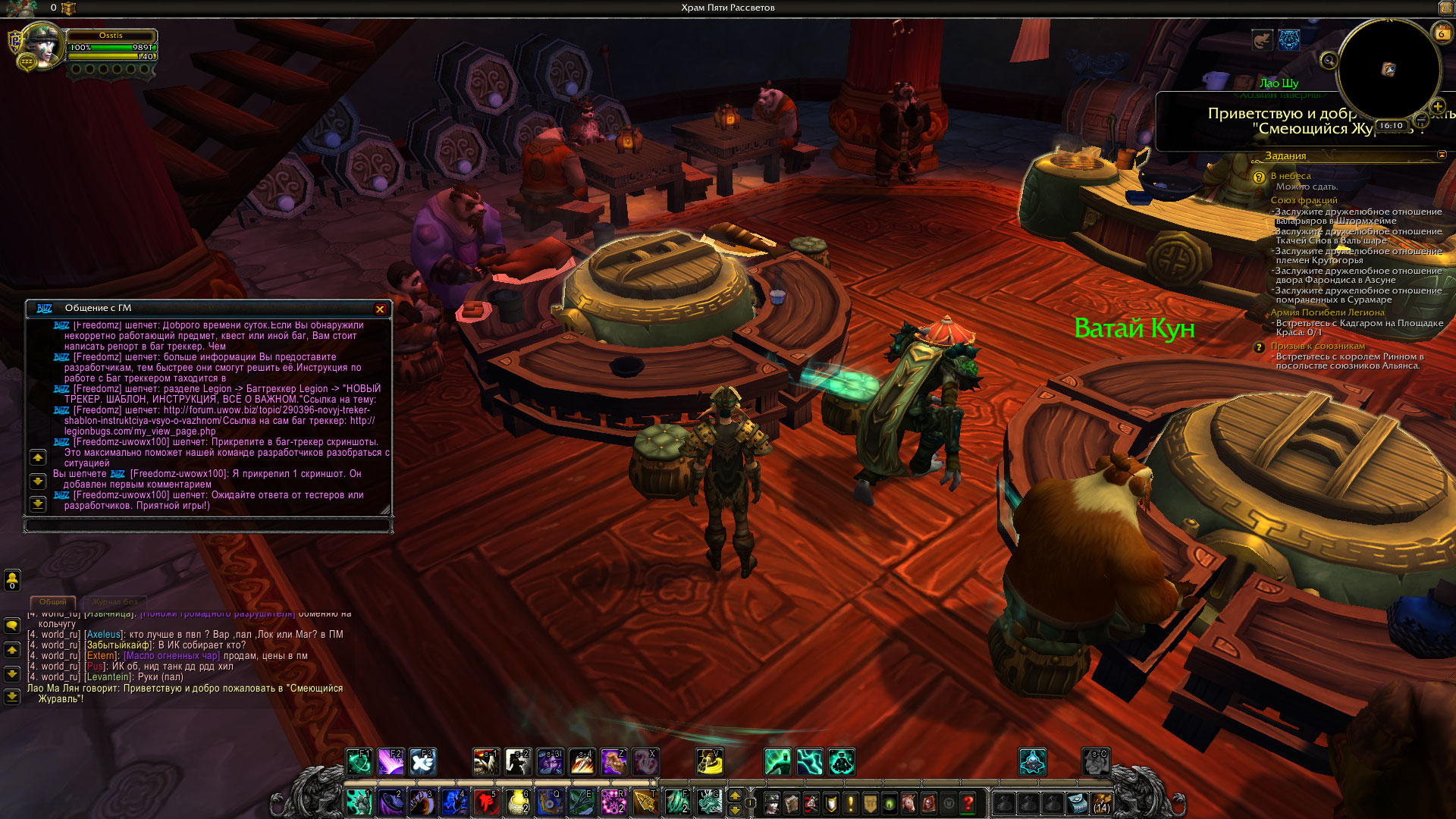The width and height of the screenshot is (1456, 819).
Task: Select the В небеса quest entry
Action: pyautogui.click(x=1291, y=176)
